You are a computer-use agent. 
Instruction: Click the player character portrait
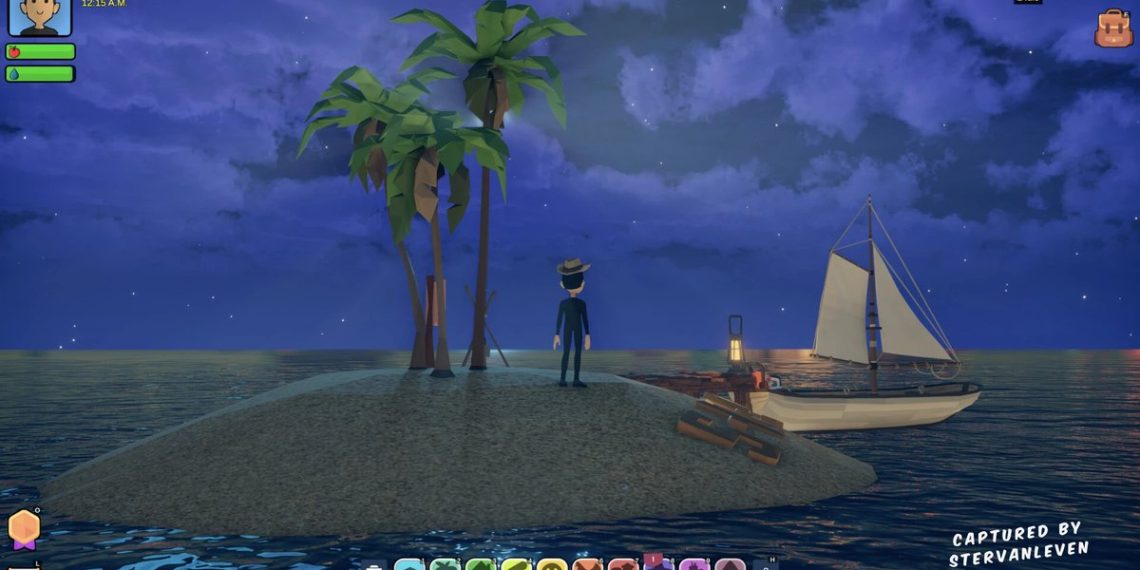[x=40, y=16]
